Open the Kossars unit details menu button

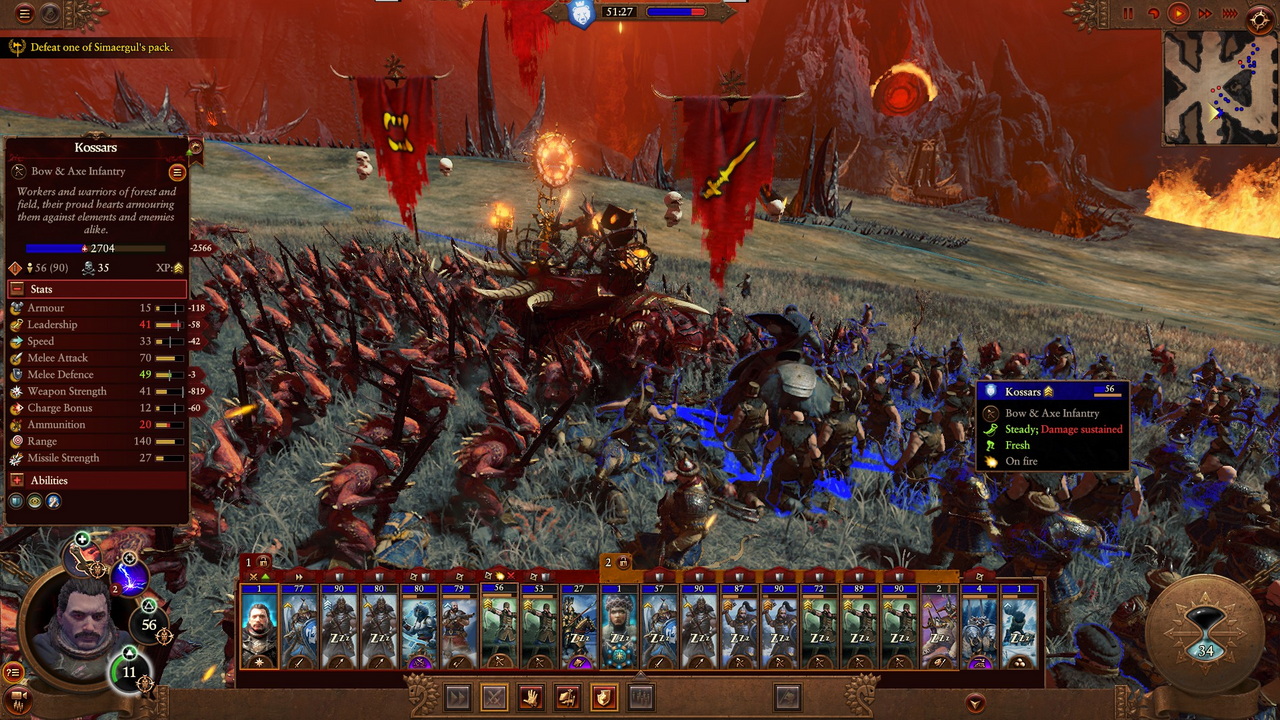click(x=177, y=172)
